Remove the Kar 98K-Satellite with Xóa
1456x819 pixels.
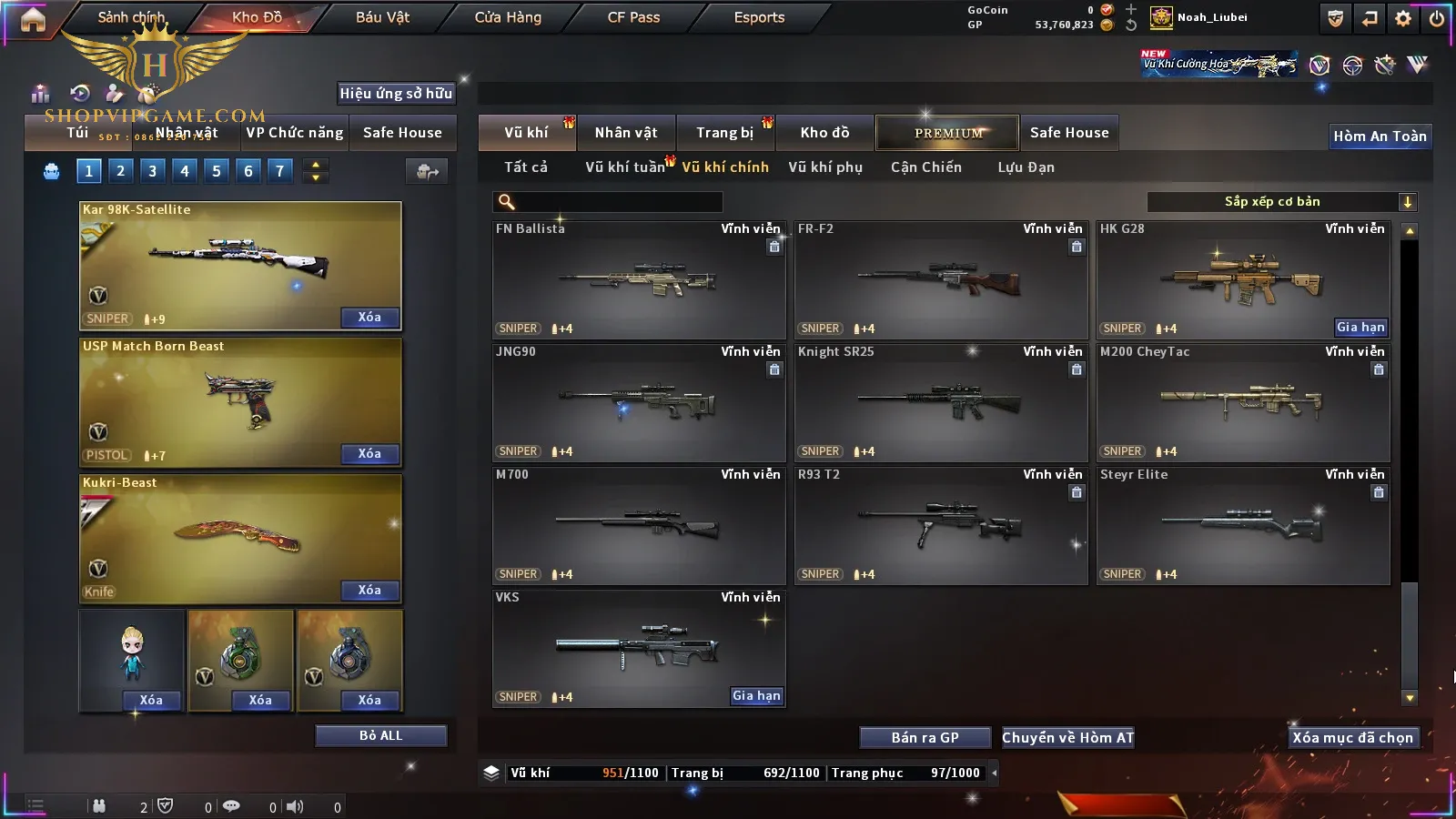coord(369,318)
